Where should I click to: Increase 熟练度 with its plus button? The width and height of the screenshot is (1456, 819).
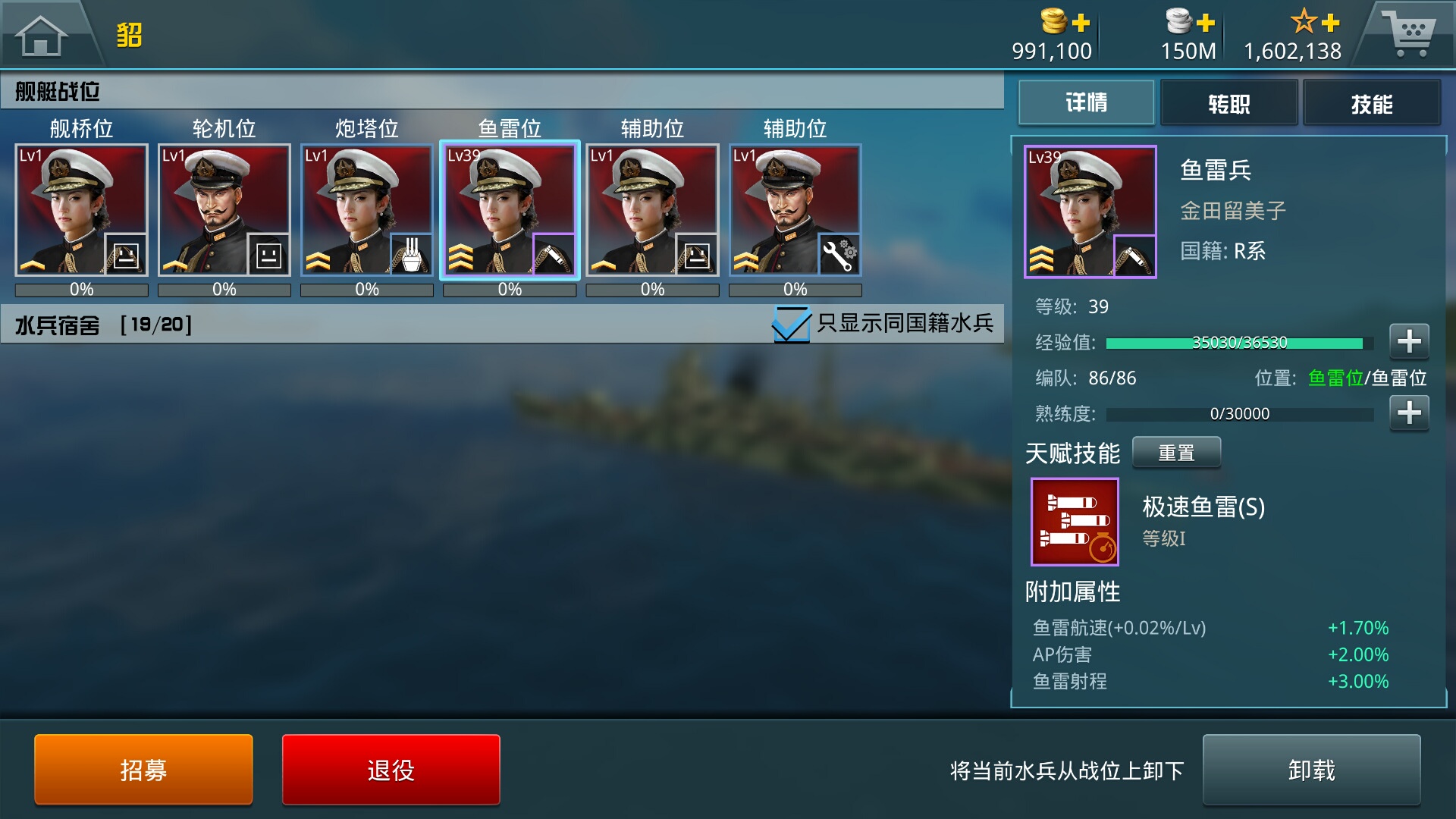click(x=1409, y=413)
